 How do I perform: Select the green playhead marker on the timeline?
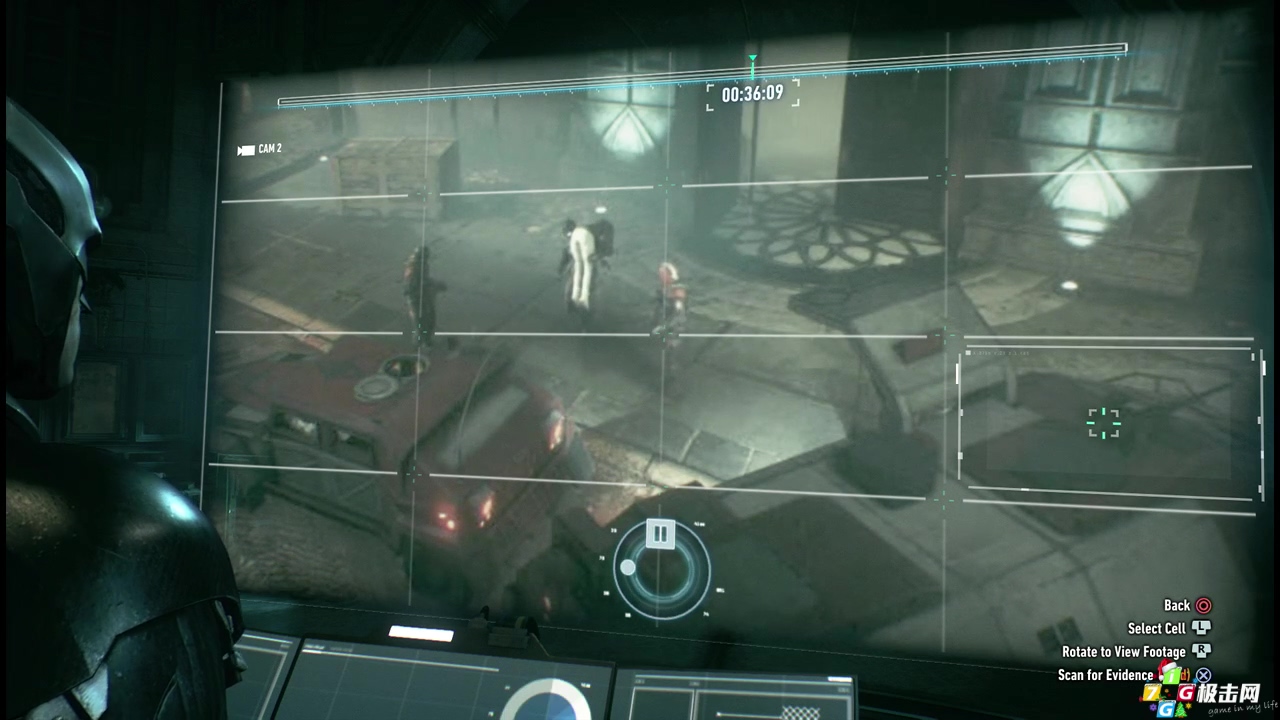(752, 62)
